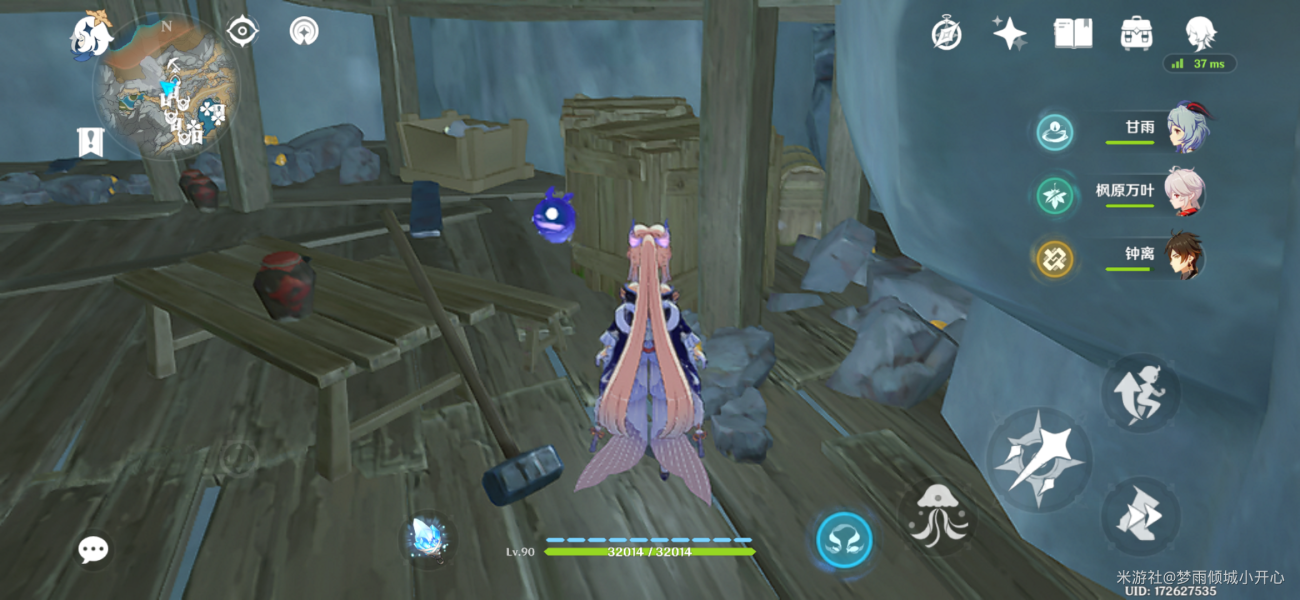Open the quest log icon beside the minimap
The image size is (1300, 600).
[x=91, y=142]
